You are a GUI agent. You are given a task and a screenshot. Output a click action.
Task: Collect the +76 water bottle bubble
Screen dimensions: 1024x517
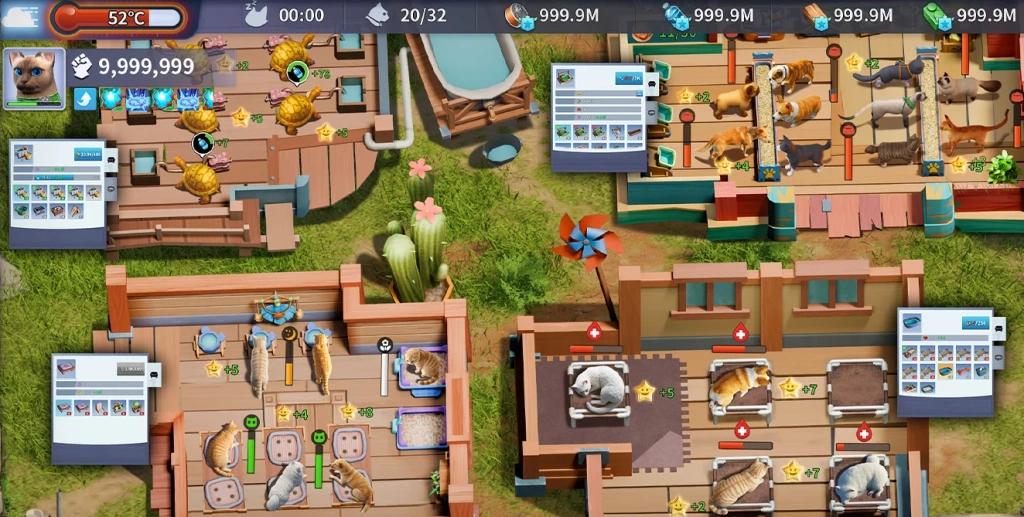[x=297, y=72]
